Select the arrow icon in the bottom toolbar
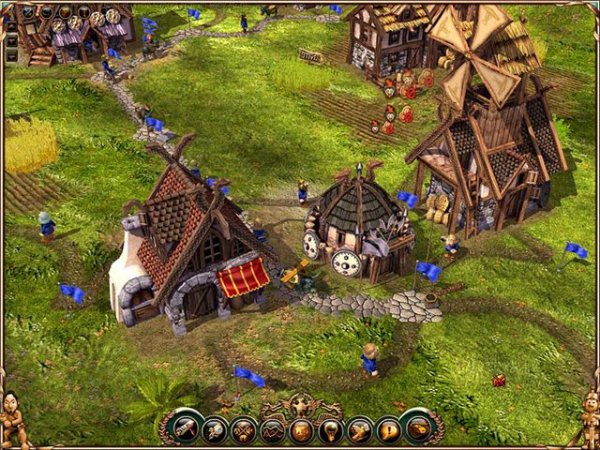This screenshot has height=450, width=600. pyautogui.click(x=359, y=431)
